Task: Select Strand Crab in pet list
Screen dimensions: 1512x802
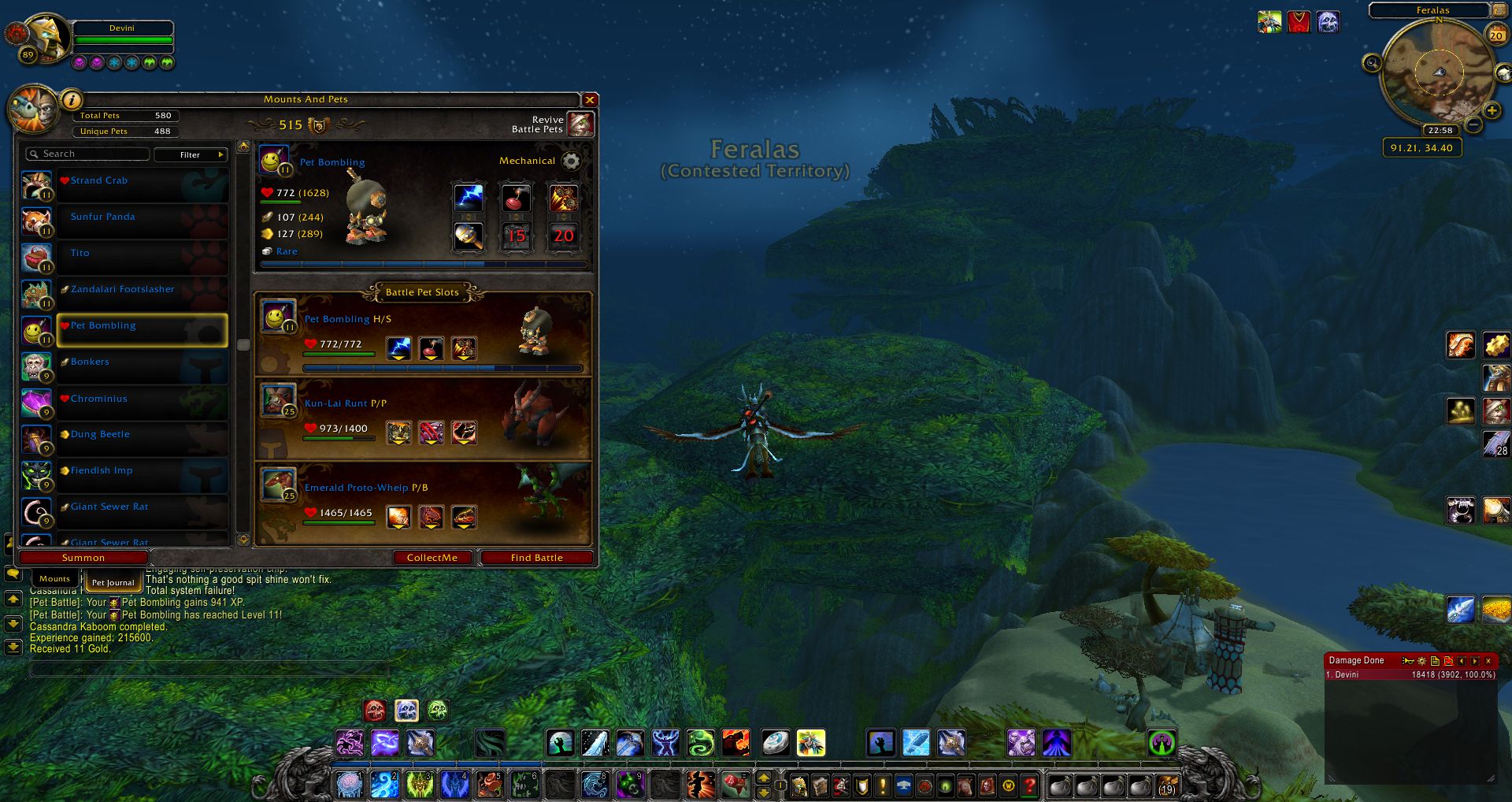Action: tap(142, 181)
